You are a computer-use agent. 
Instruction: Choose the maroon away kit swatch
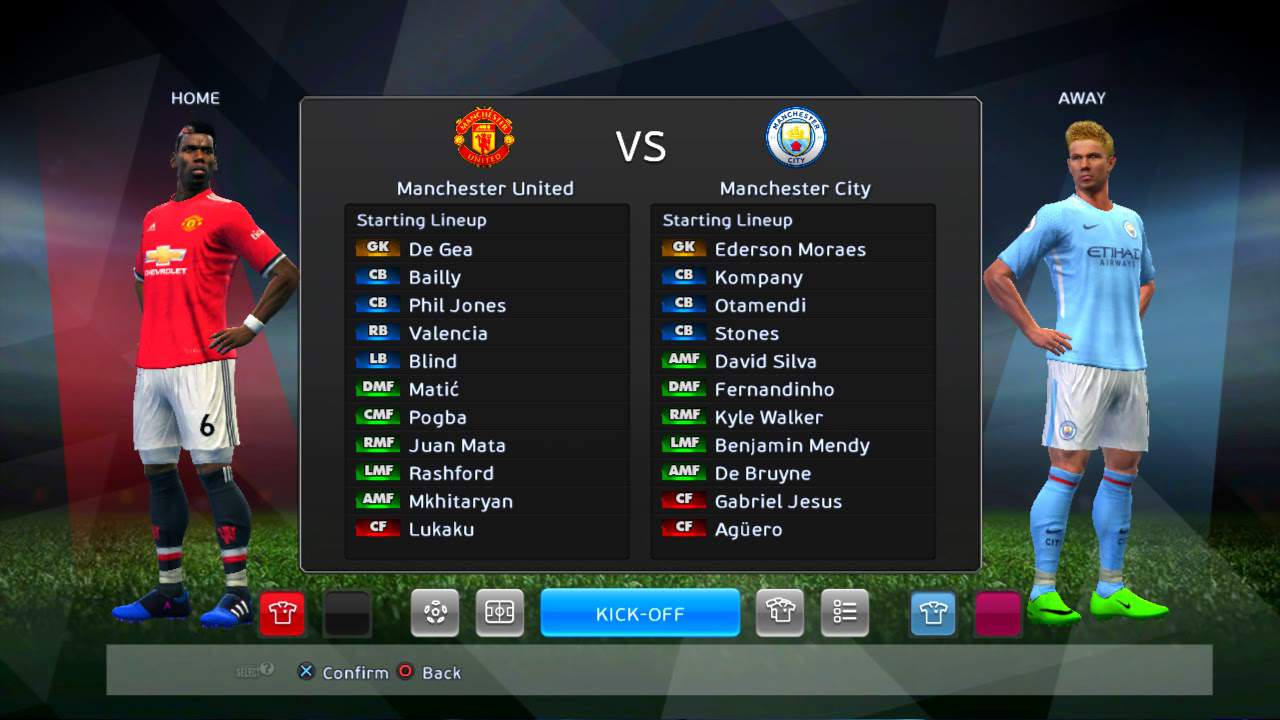point(997,613)
